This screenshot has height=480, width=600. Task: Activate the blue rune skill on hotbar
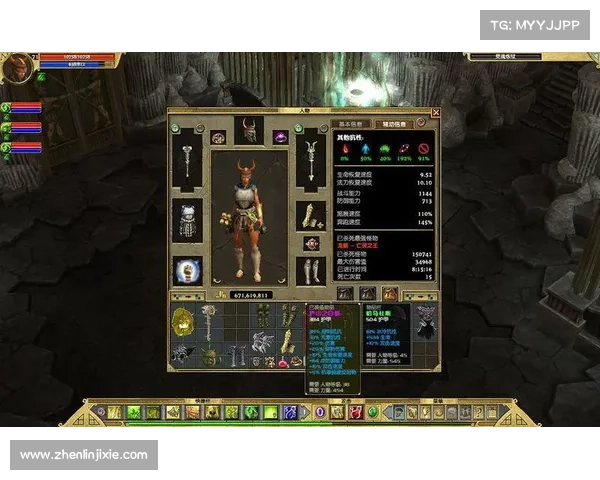(290, 412)
